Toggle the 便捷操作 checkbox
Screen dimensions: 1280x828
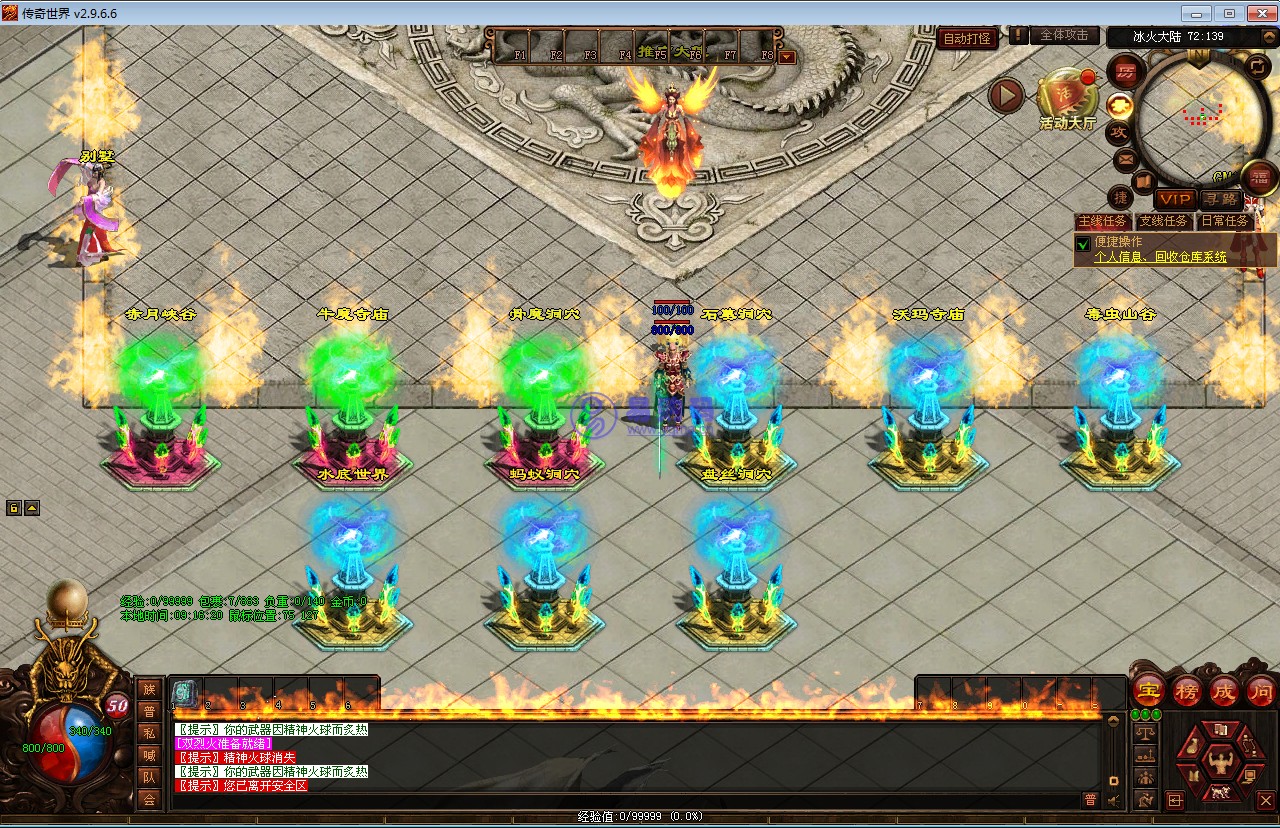click(x=1083, y=244)
